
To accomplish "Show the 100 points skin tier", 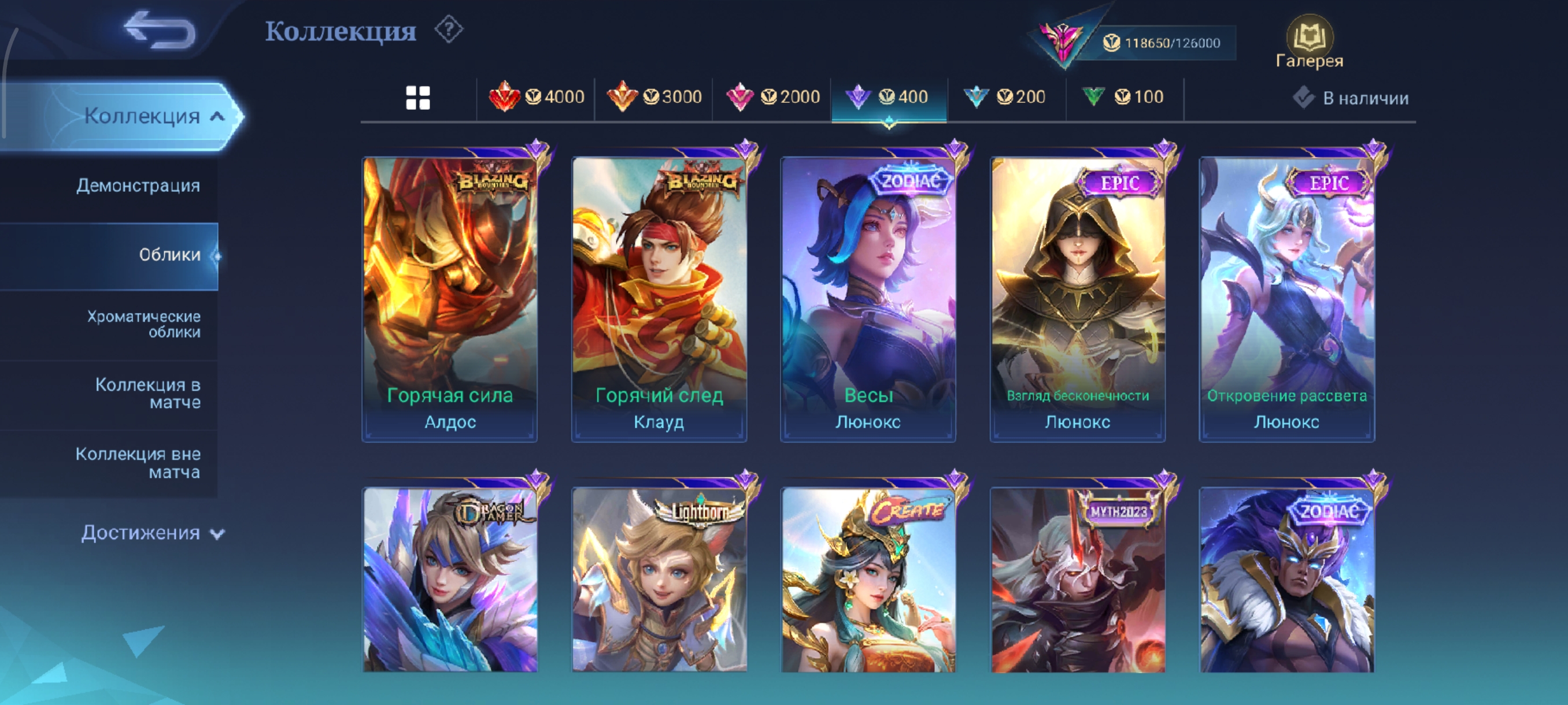I will [x=1123, y=97].
